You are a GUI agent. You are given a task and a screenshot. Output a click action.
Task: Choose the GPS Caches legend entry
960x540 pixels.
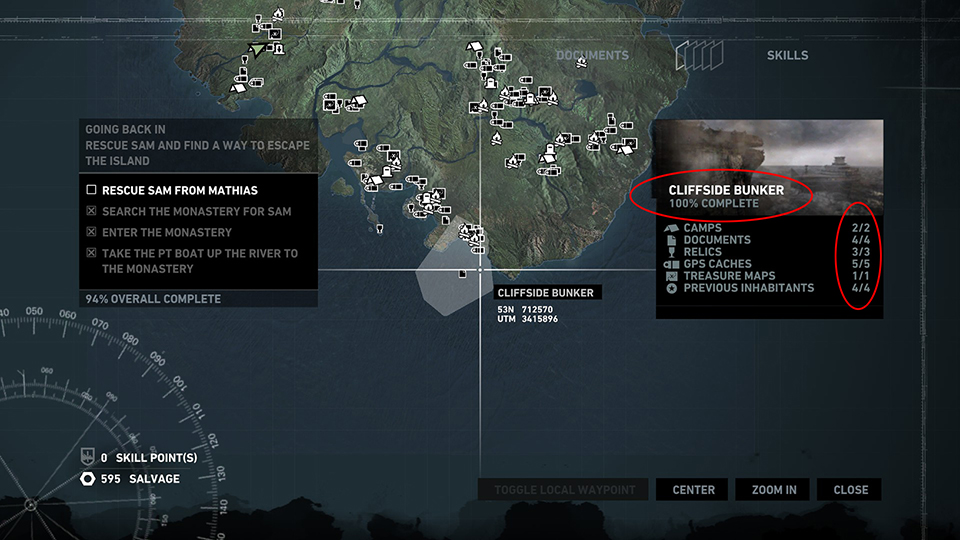(x=717, y=264)
